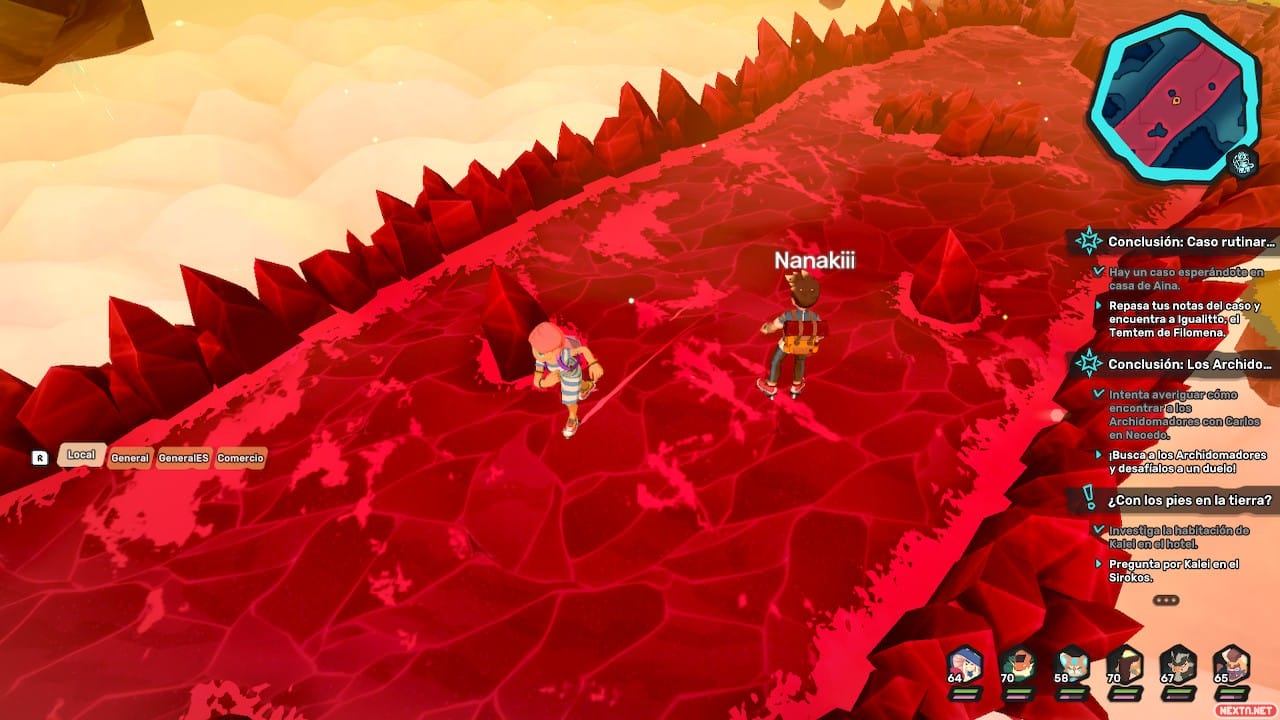Select the level 64 squad Temtem portrait
Viewport: 1280px width, 720px height.
[965, 665]
